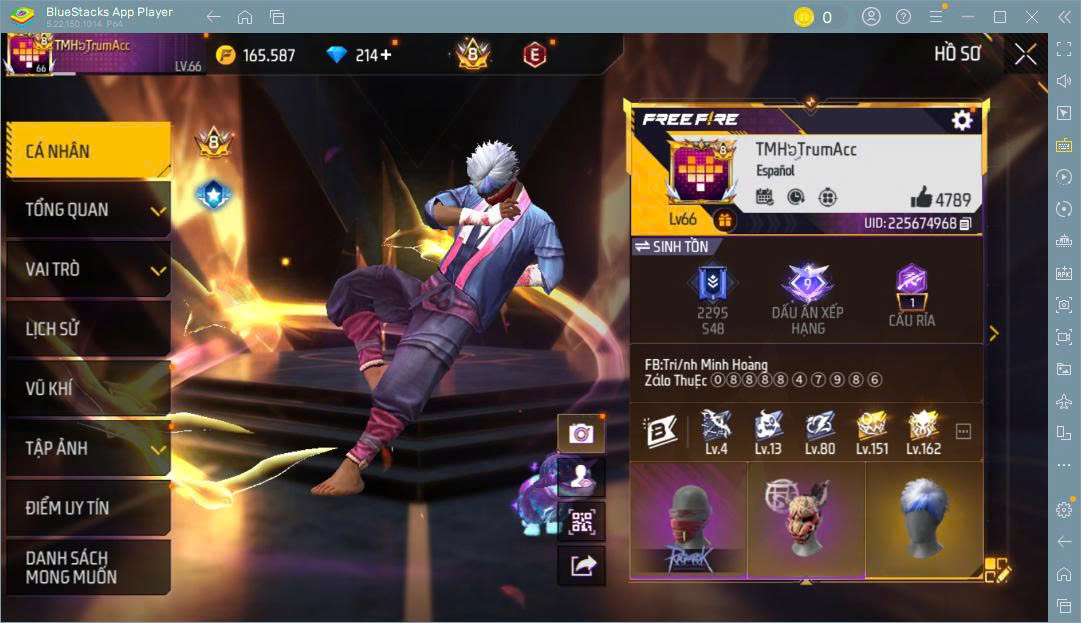Go to next profile page arrow
Image resolution: width=1081 pixels, height=623 pixels.
tap(993, 334)
